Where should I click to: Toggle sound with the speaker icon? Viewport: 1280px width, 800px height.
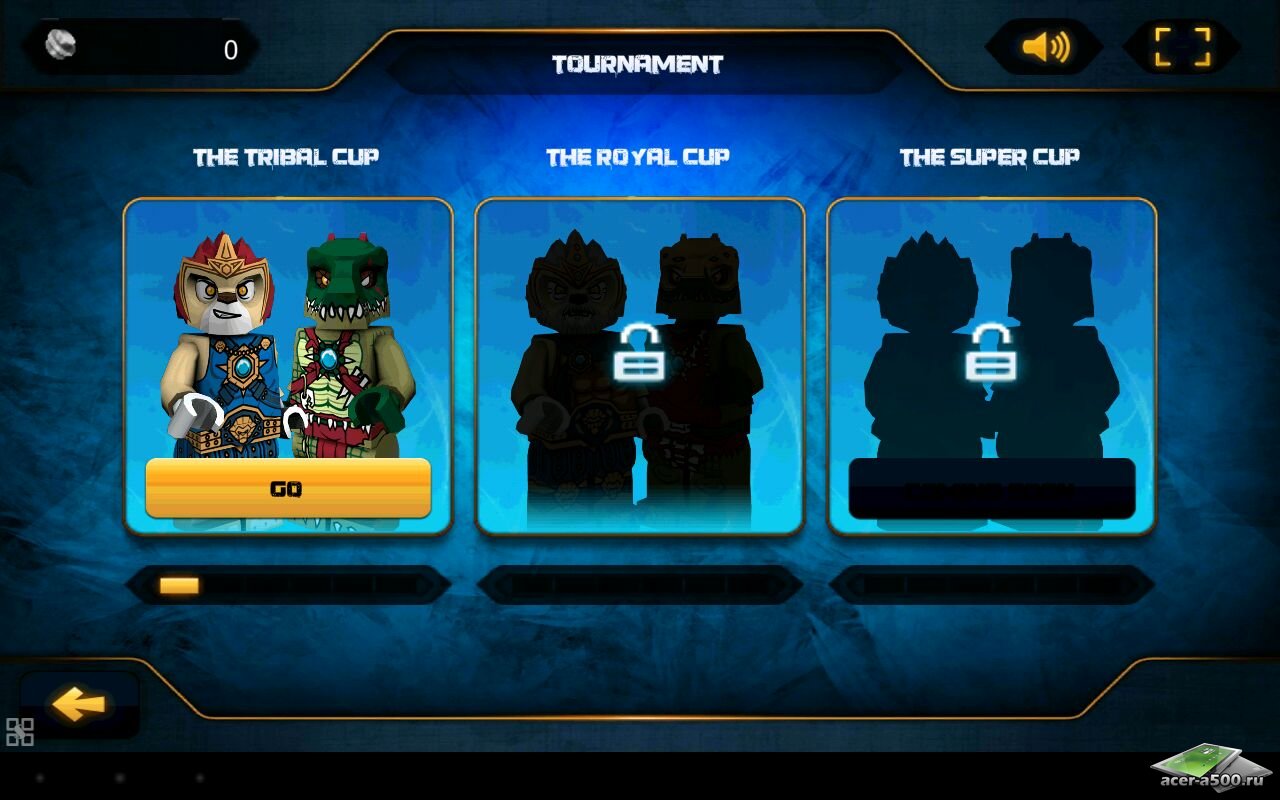1045,47
